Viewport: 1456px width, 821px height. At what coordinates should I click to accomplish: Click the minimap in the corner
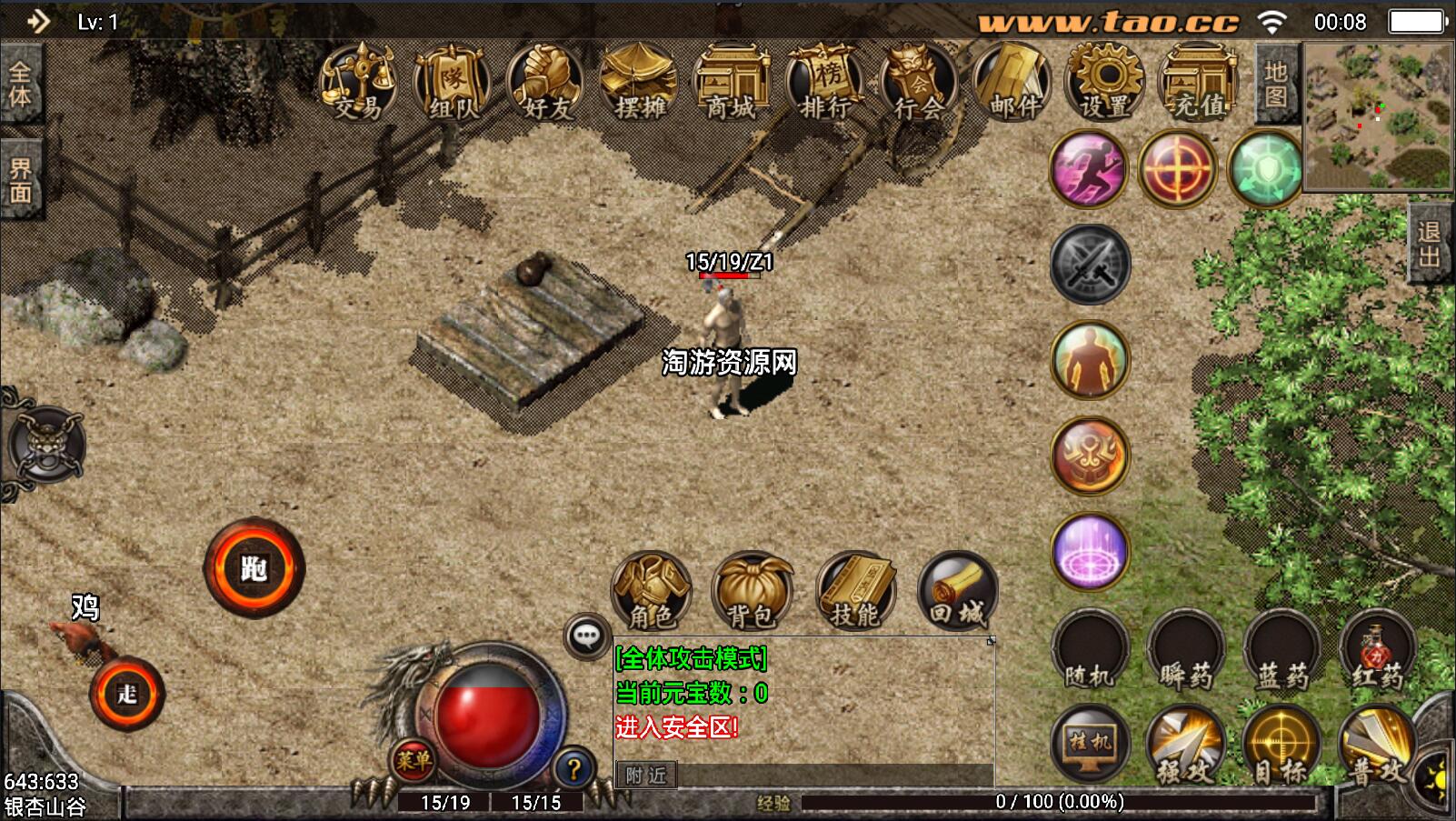(1378, 115)
